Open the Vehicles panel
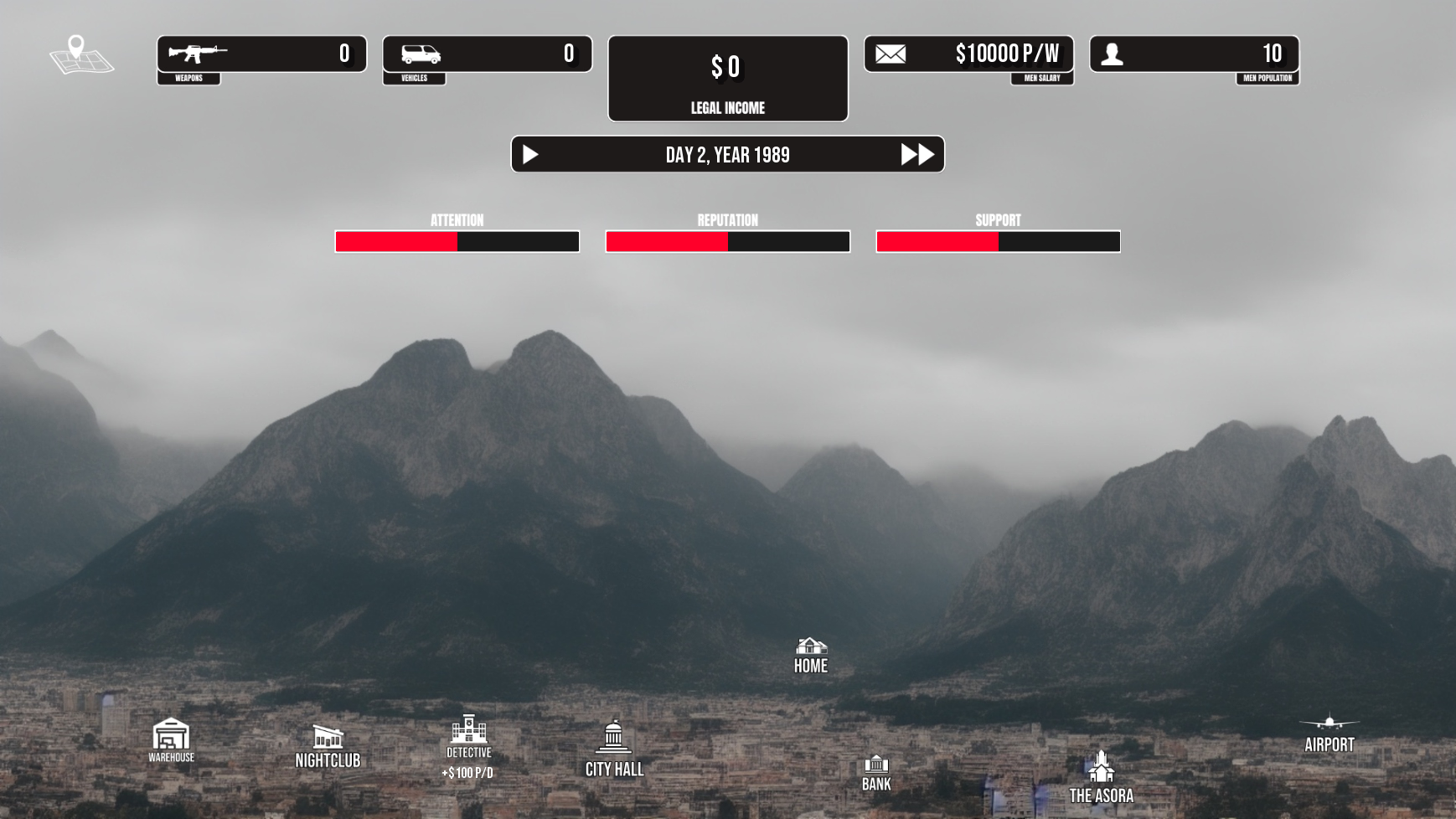 pyautogui.click(x=487, y=54)
